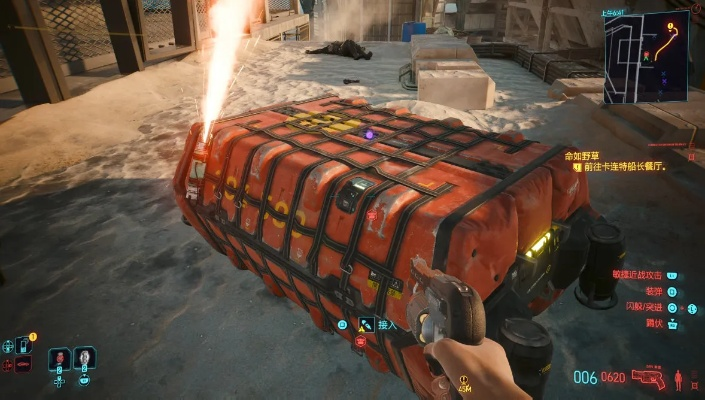The image size is (705, 400).
Task: Click the 命如野草 quest tracker title
Action: point(585,157)
